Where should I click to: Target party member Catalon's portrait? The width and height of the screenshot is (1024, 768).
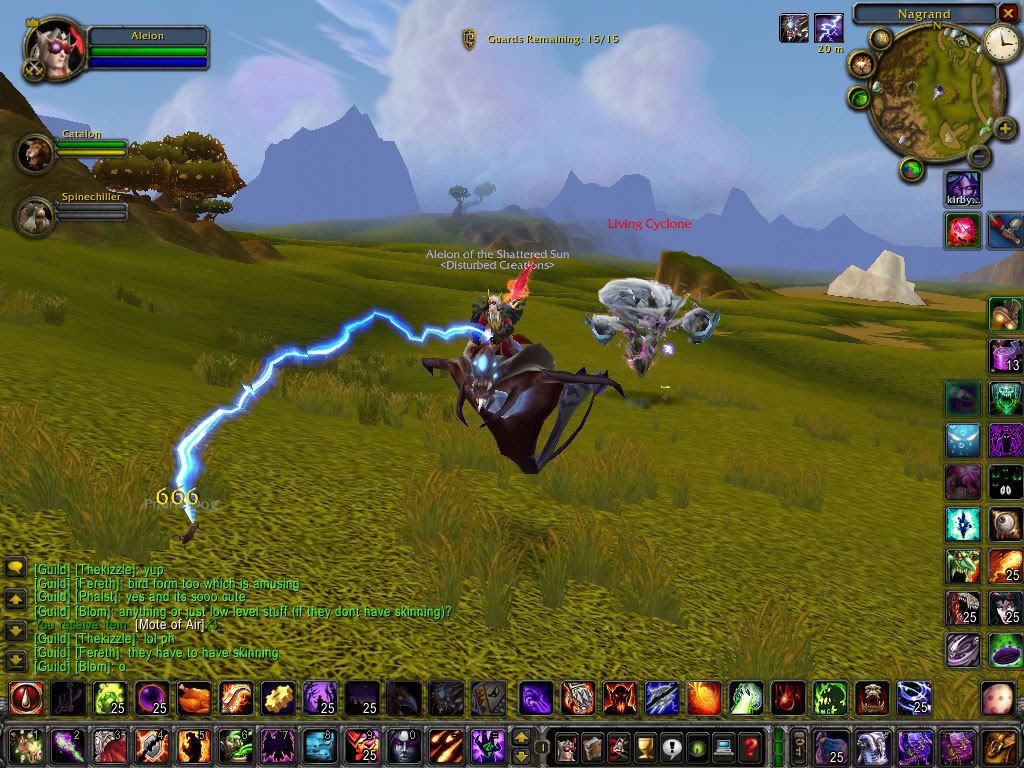click(x=35, y=153)
